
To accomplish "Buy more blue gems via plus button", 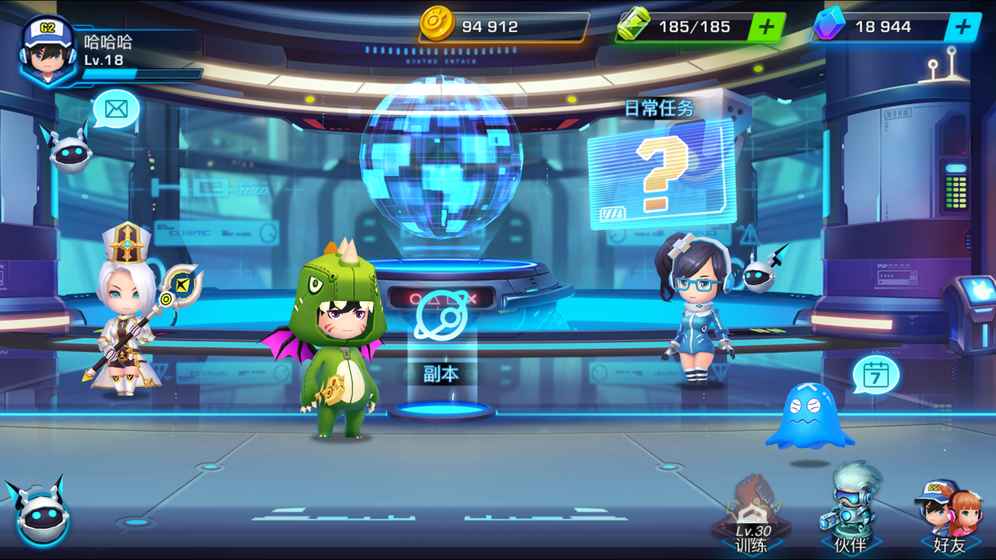I will pyautogui.click(x=963, y=27).
